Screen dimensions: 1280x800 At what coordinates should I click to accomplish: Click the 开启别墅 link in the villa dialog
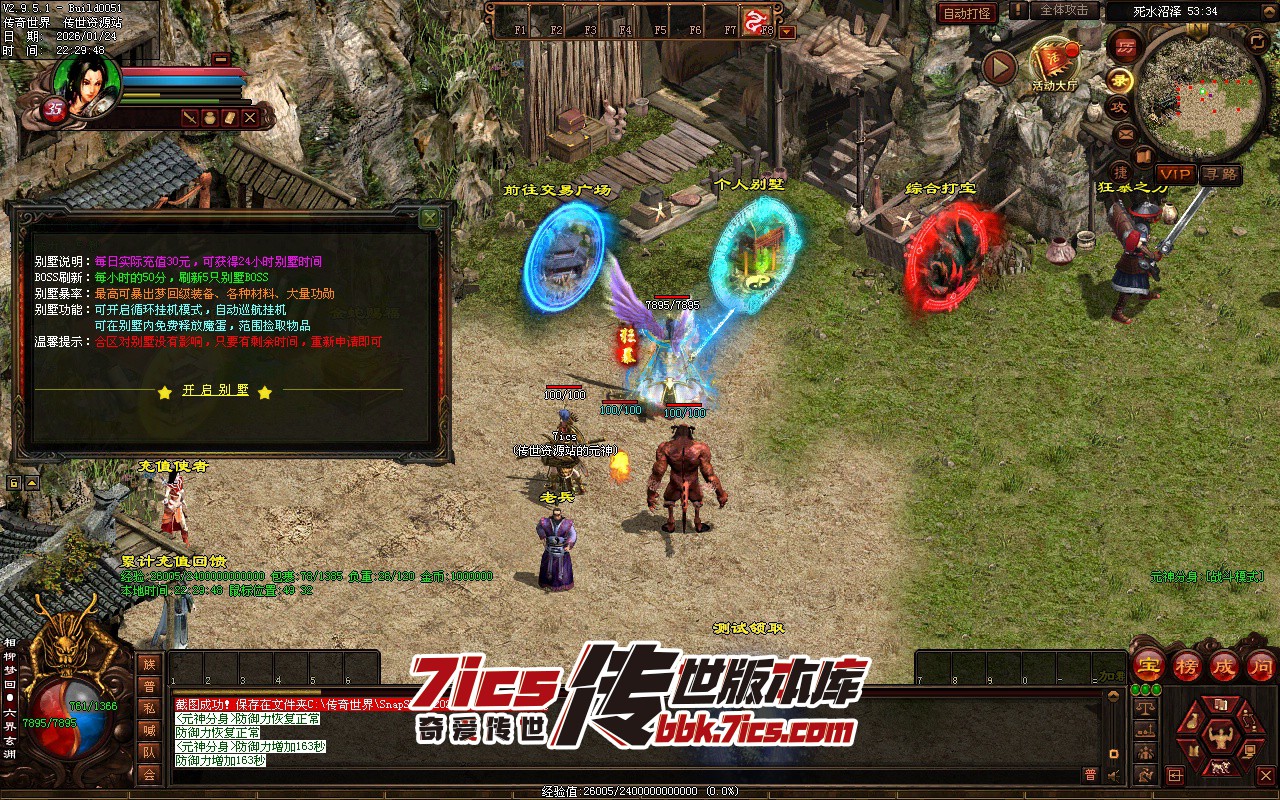coord(215,391)
